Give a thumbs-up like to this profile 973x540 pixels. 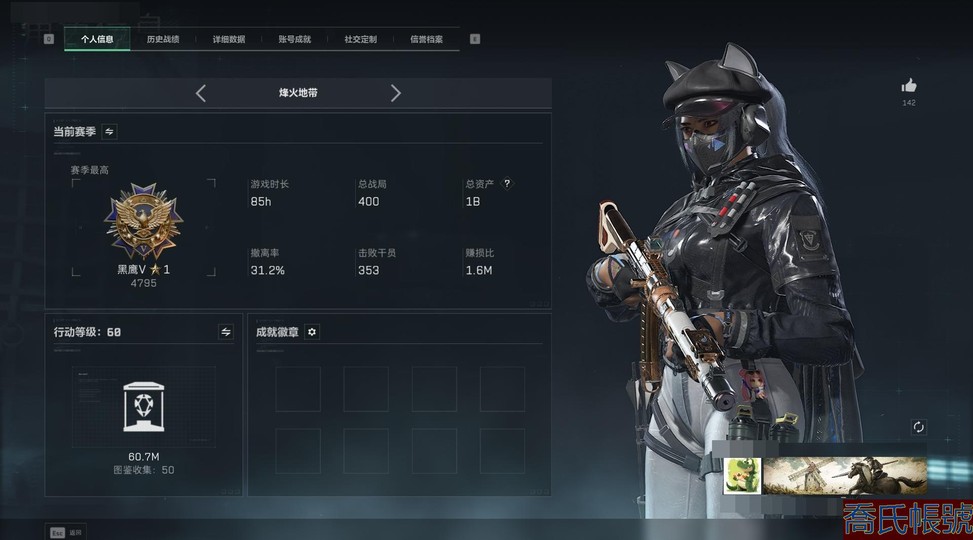pos(909,86)
